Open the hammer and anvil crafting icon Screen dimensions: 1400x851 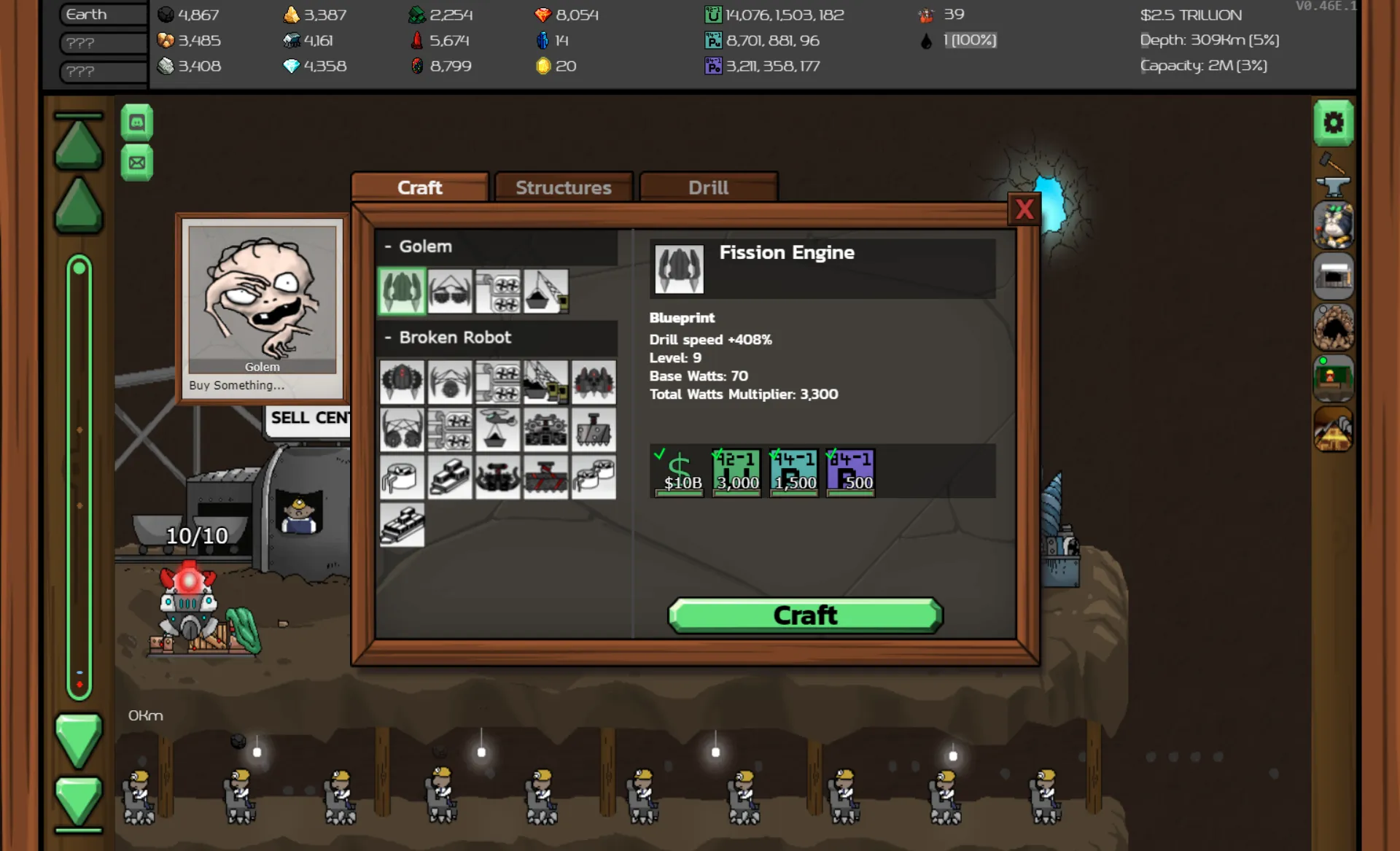1333,175
